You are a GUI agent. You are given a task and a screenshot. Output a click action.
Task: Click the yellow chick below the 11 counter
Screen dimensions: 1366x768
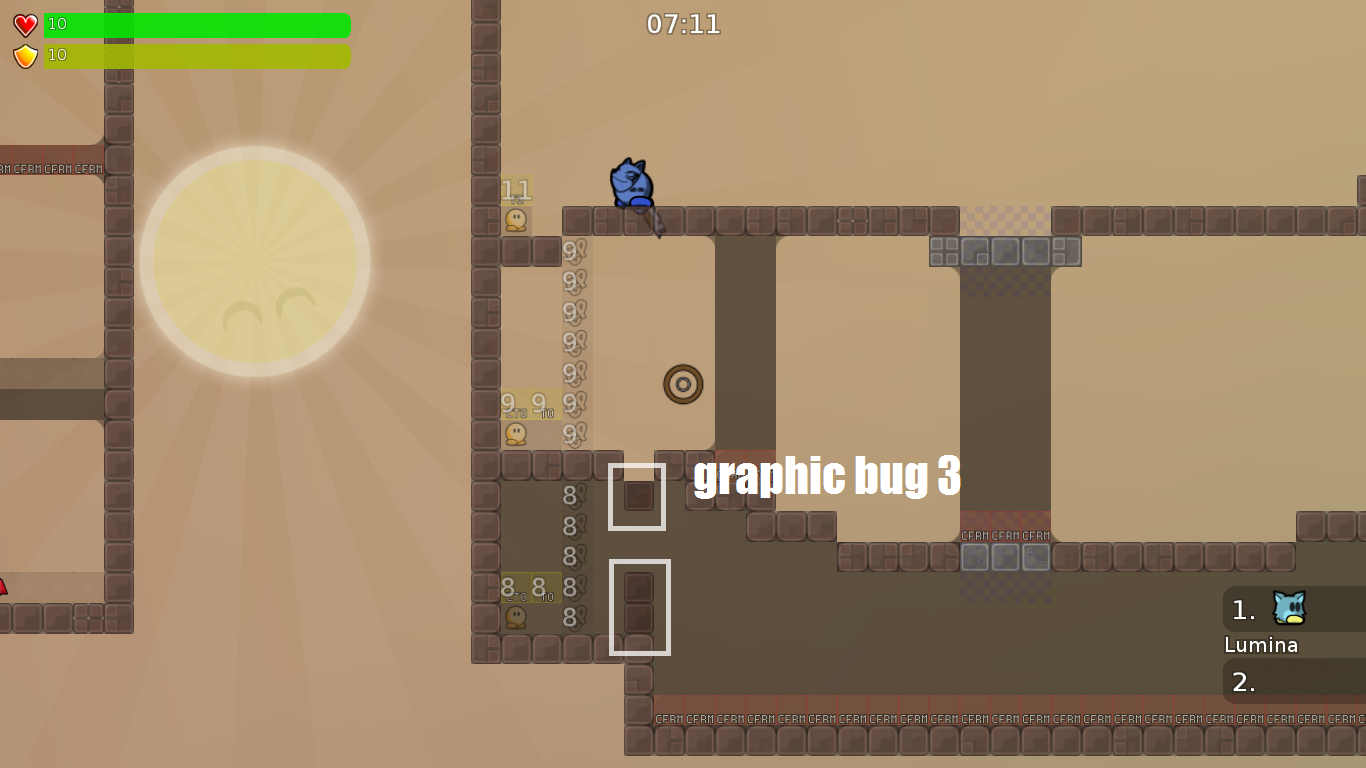(x=516, y=218)
